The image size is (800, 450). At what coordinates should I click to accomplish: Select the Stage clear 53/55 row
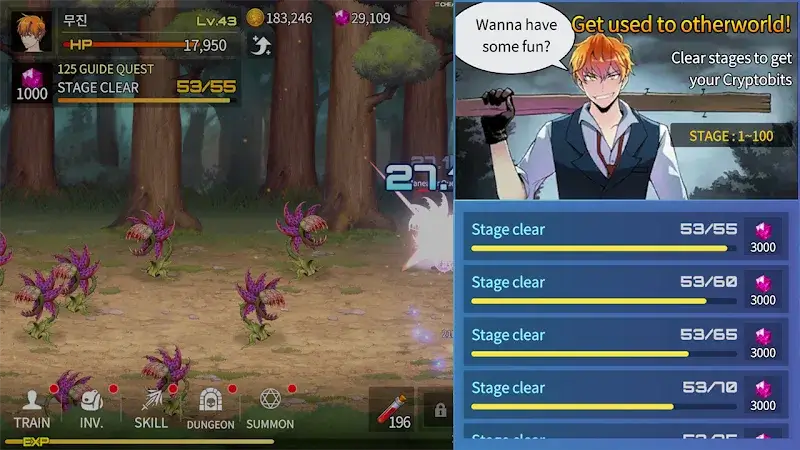pos(603,236)
